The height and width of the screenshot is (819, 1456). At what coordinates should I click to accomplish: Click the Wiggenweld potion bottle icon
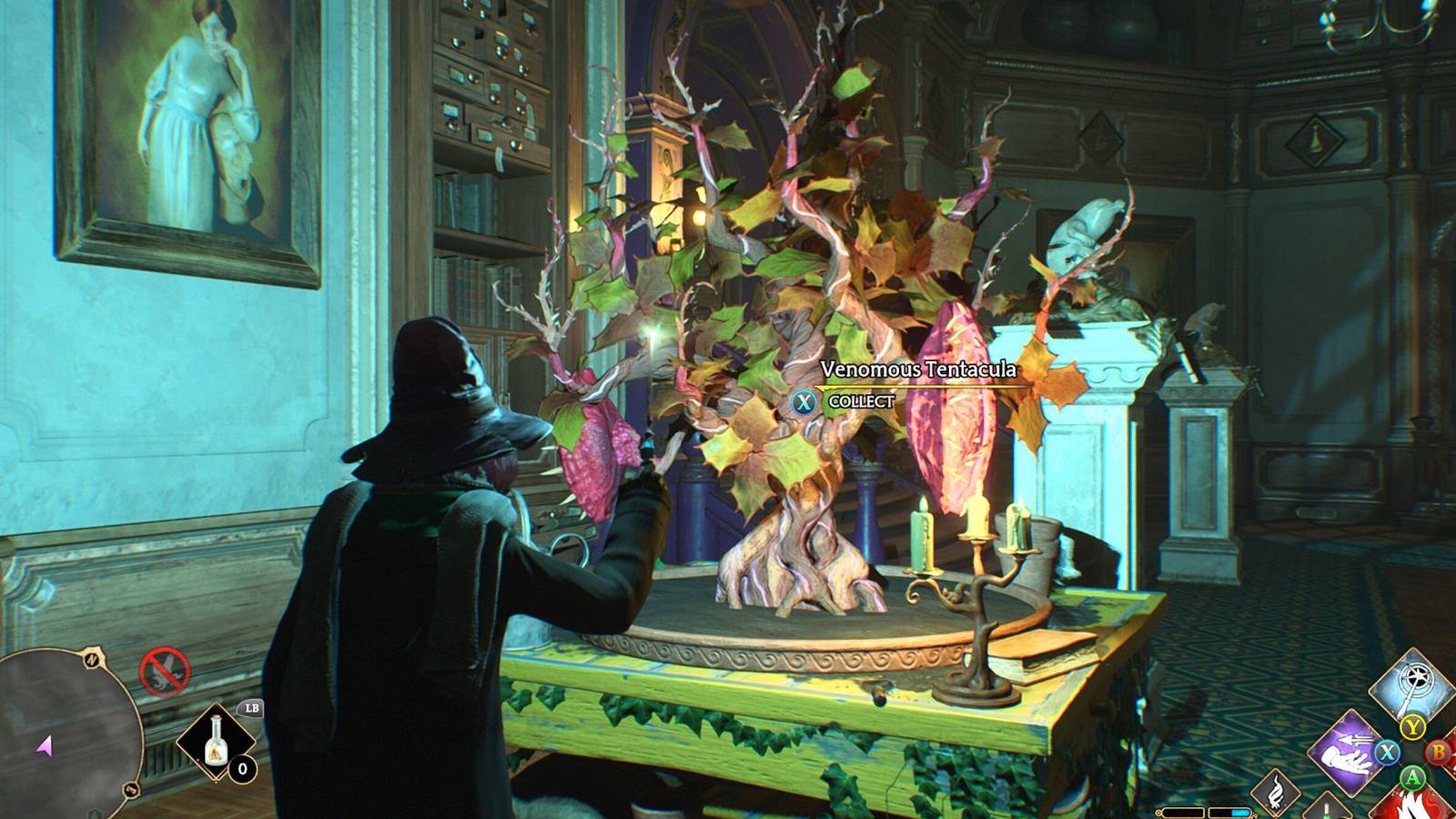pyautogui.click(x=216, y=743)
